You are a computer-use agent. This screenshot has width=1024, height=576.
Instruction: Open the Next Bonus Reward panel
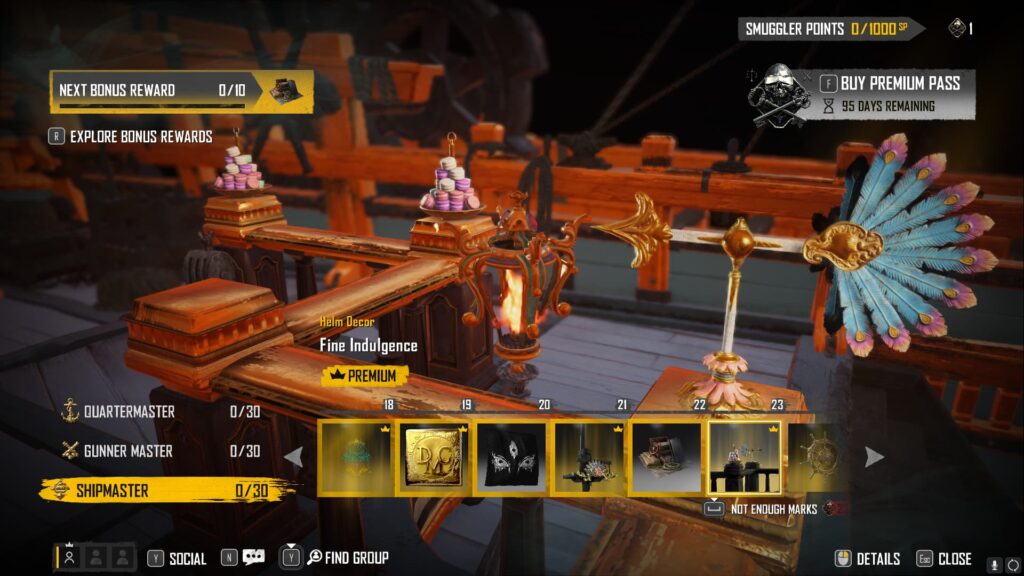180,90
